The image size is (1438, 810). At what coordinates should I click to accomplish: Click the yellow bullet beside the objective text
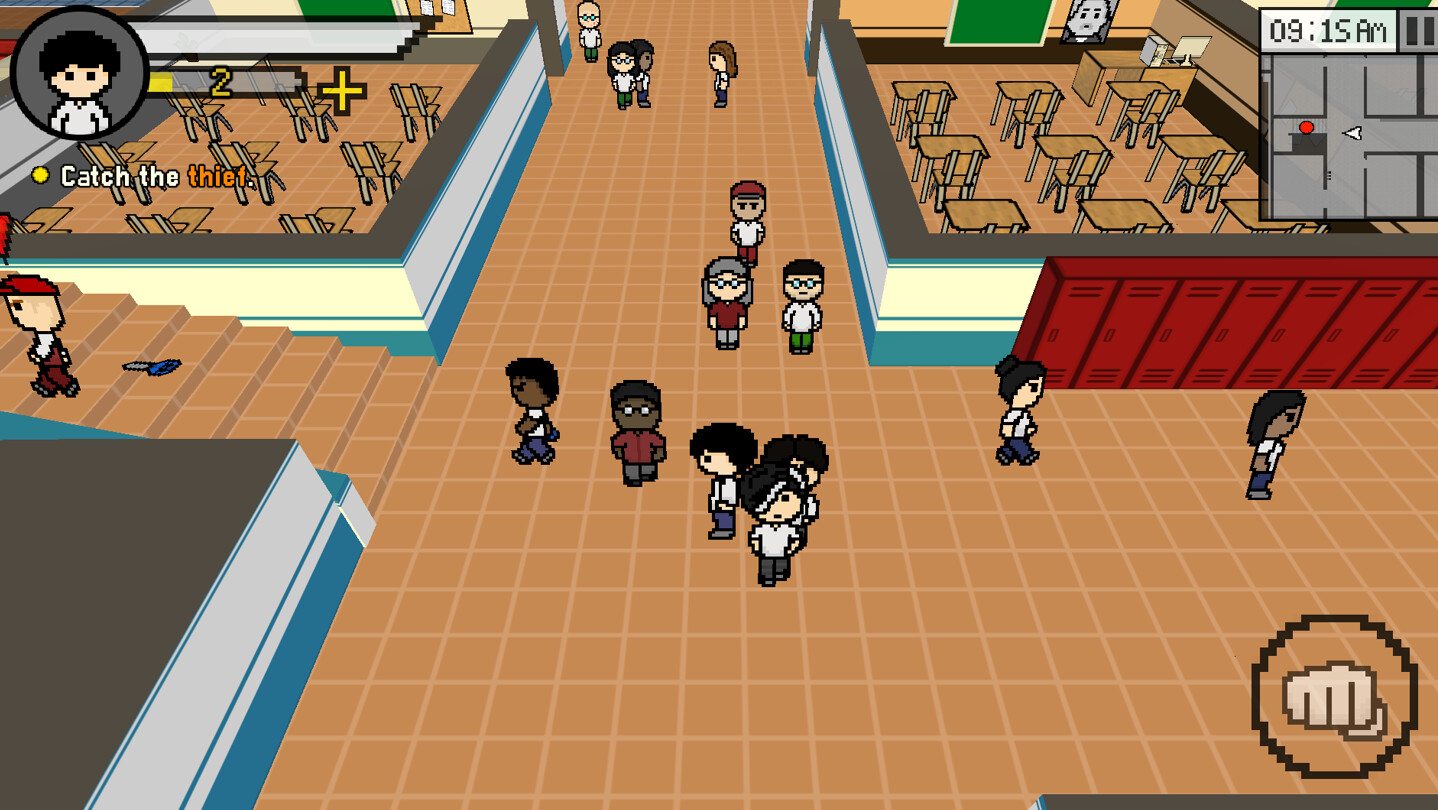tap(41, 177)
